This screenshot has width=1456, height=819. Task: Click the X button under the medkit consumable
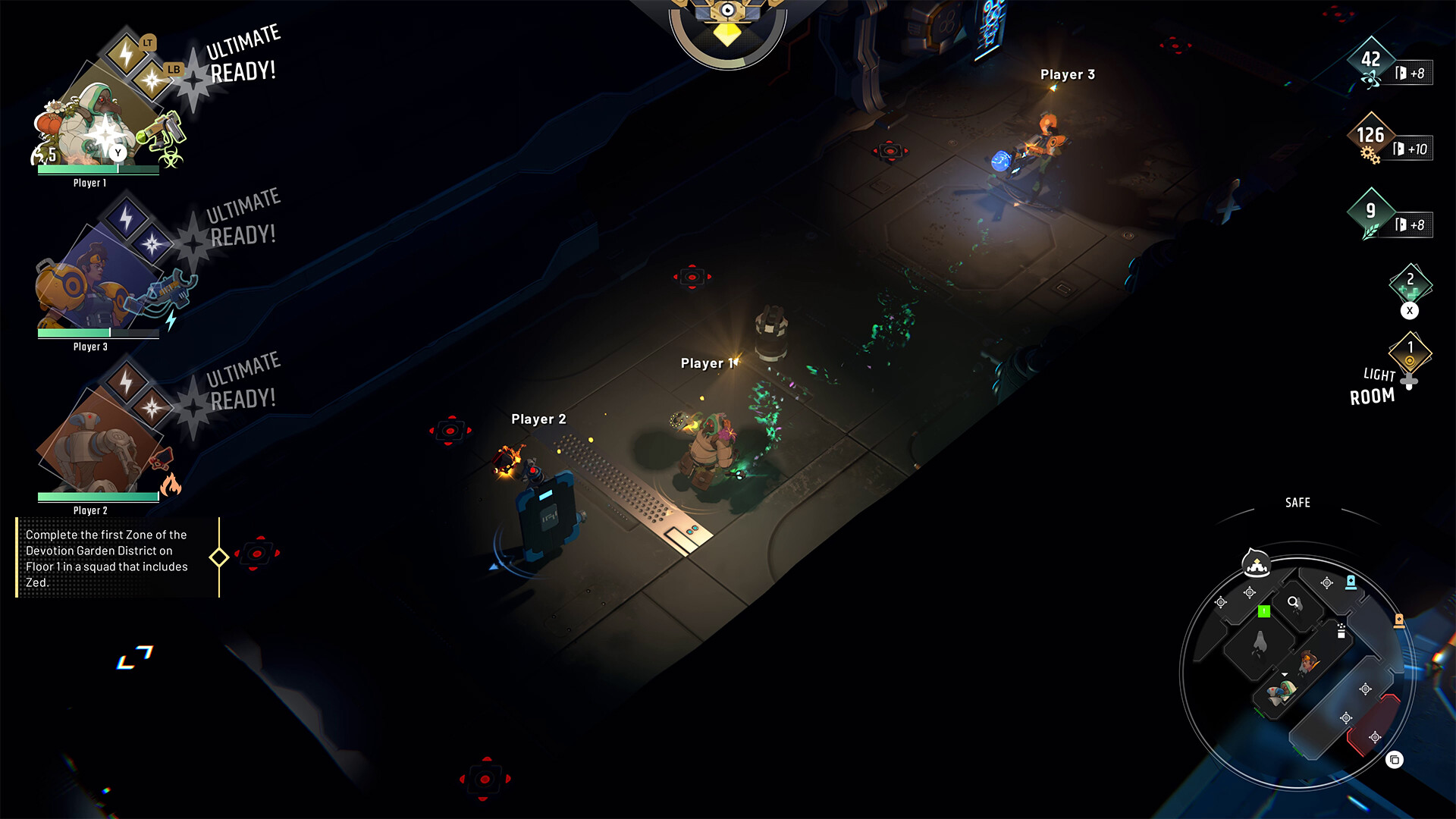[1410, 310]
